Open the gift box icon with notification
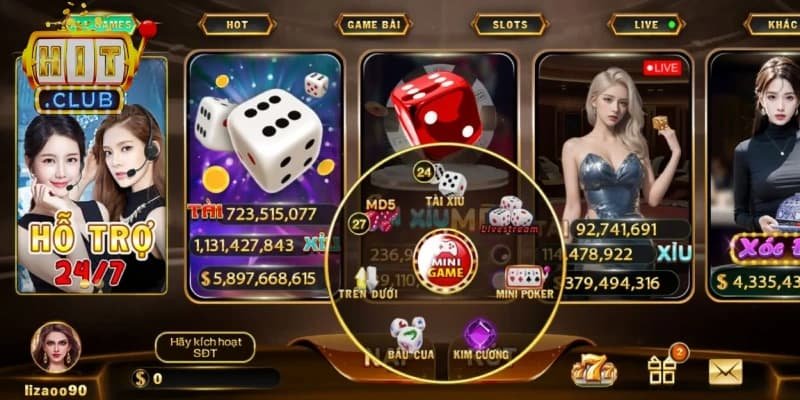Image resolution: width=800 pixels, height=400 pixels. pos(662,371)
